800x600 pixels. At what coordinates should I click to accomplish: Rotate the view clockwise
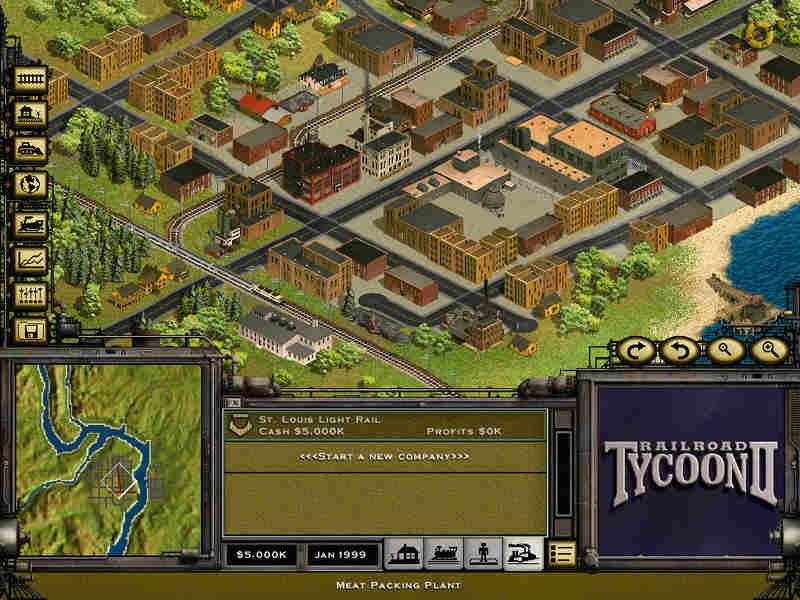635,350
